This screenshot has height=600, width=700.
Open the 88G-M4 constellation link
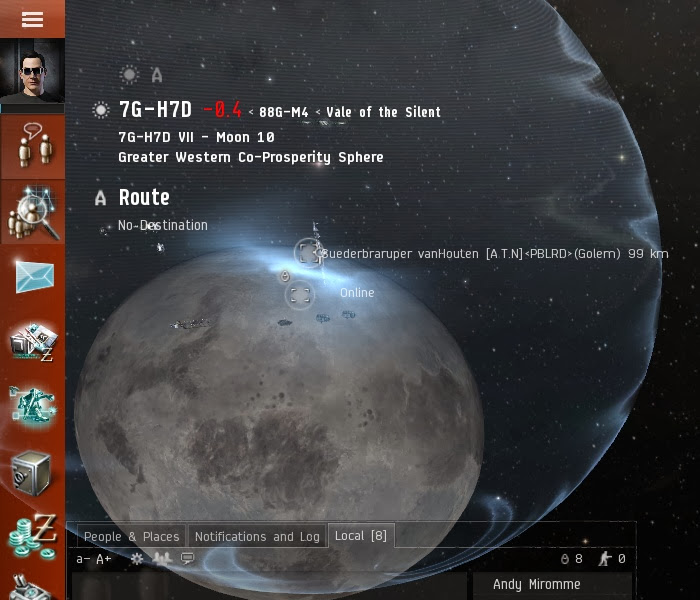tap(283, 113)
